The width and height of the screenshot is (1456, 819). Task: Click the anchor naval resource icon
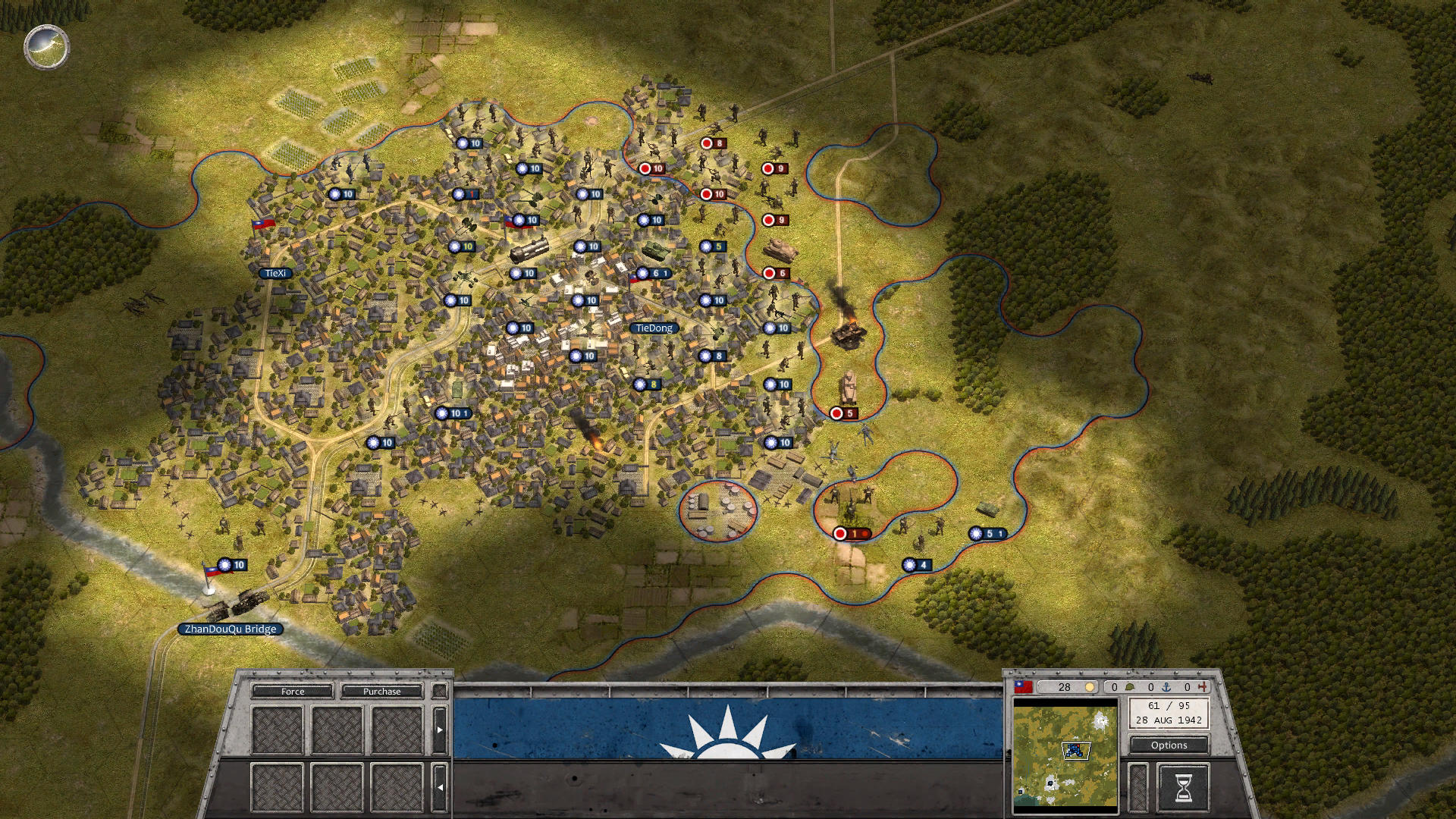coord(1166,687)
